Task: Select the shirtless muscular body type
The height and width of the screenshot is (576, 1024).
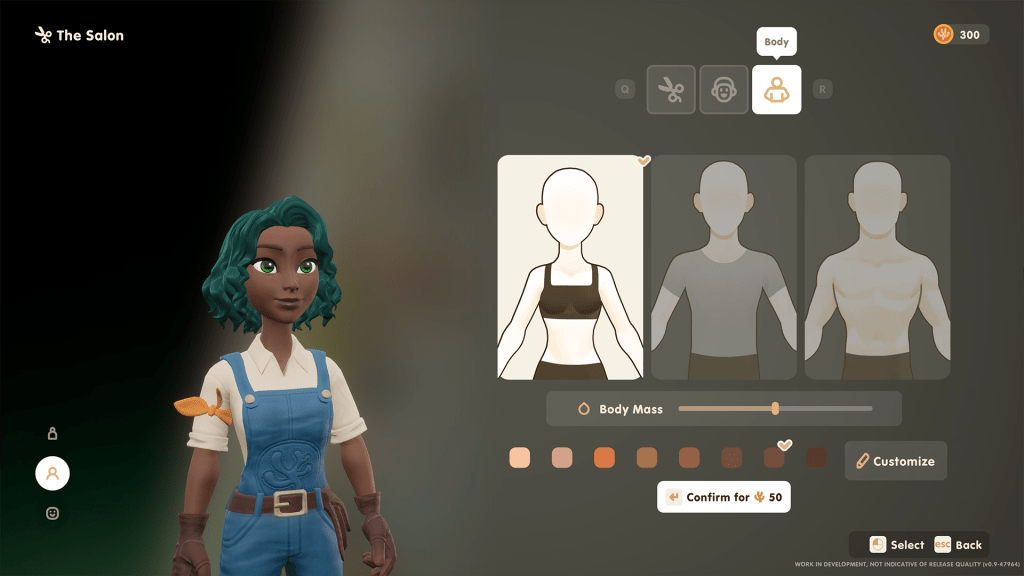Action: 877,267
